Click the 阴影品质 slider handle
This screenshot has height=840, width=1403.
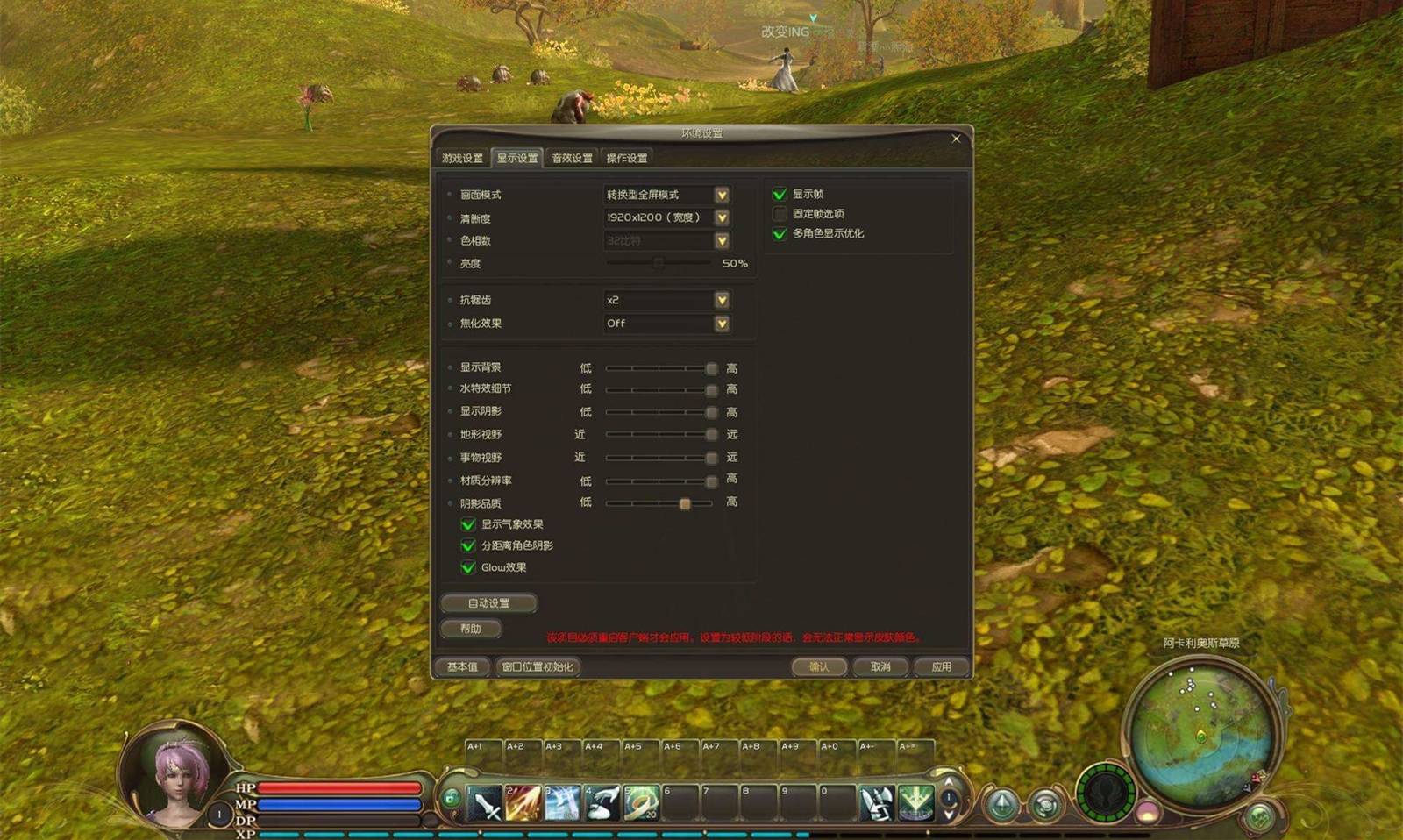685,503
